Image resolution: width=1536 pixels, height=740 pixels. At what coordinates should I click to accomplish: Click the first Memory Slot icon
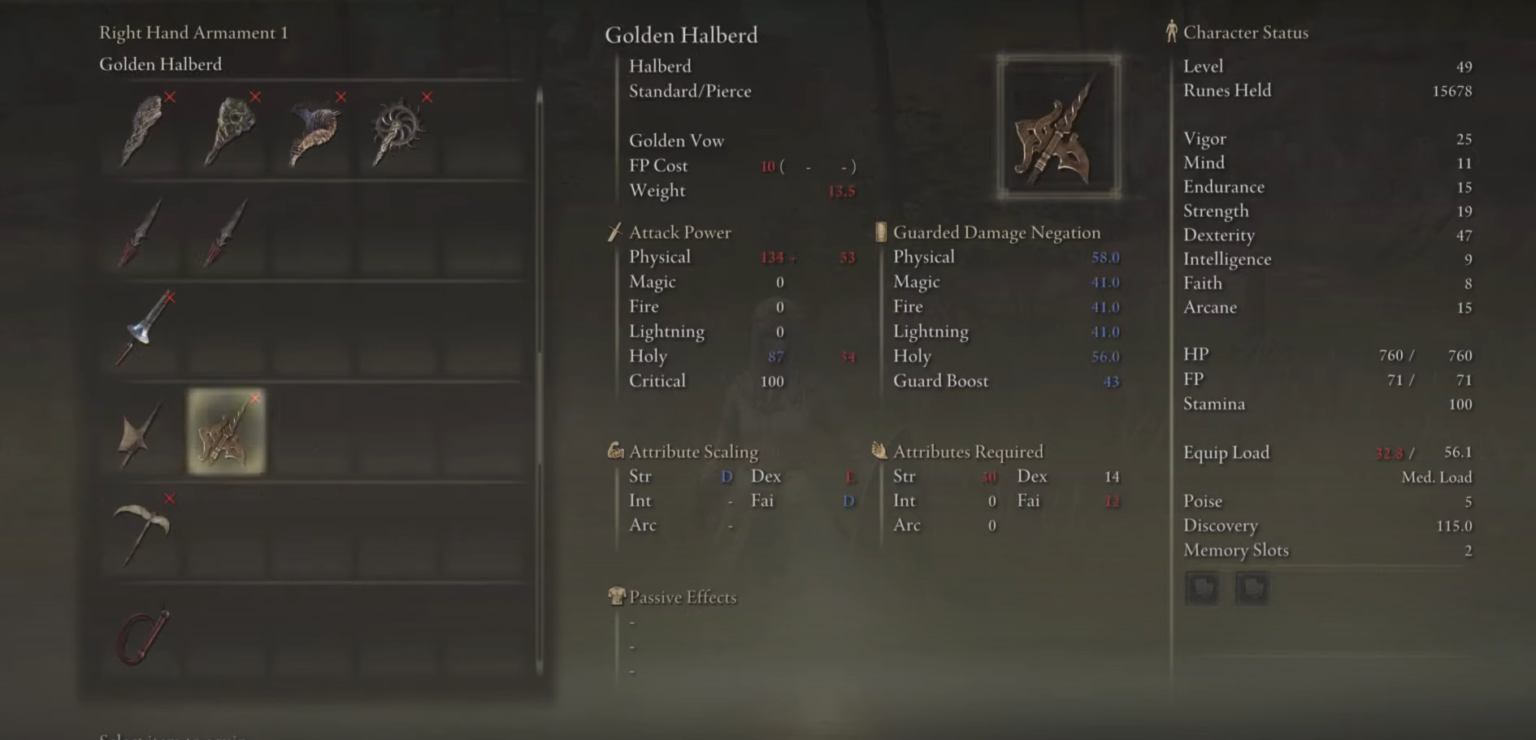point(1201,588)
